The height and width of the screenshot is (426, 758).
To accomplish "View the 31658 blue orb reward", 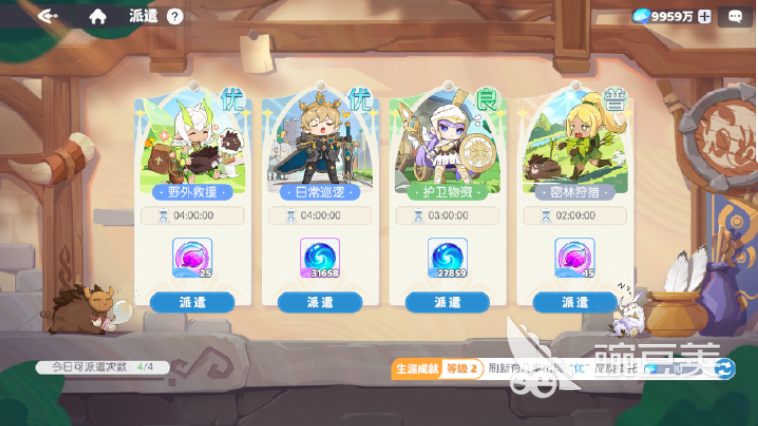I will pos(320,258).
